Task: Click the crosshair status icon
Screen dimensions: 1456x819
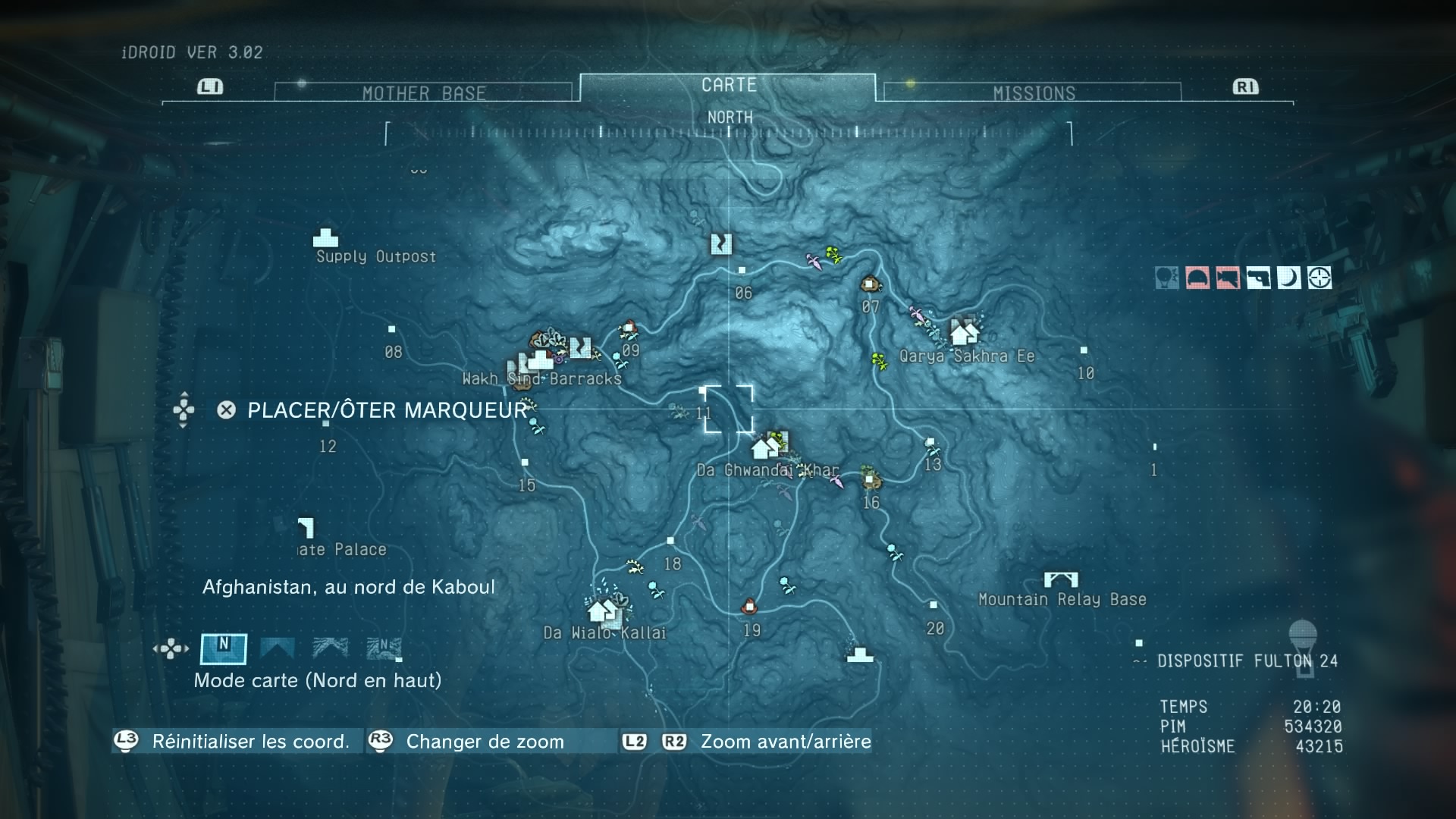Action: coord(1319,278)
